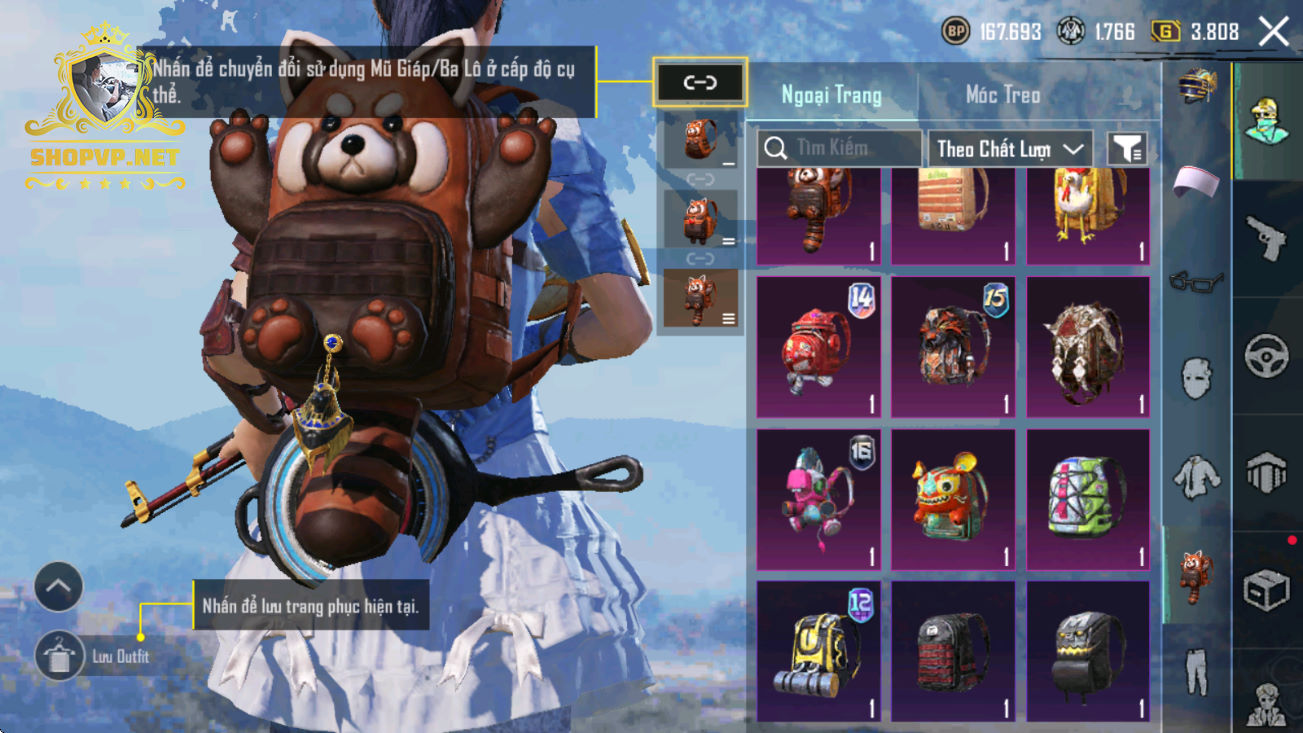The image size is (1303, 733).
Task: Pick the green and white backpack skin
Action: click(1088, 499)
